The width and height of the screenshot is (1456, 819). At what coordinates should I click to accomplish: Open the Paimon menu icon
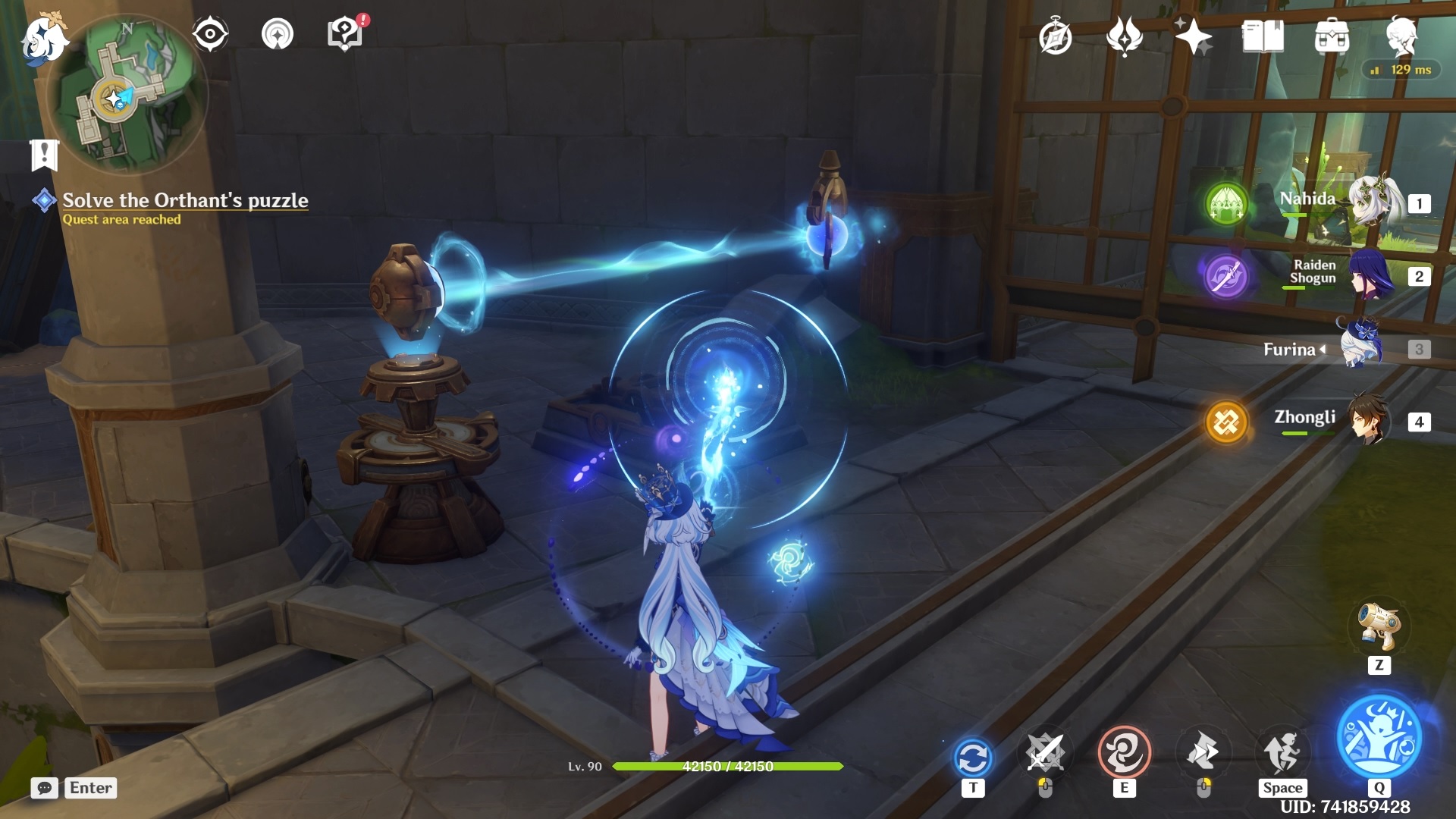pyautogui.click(x=43, y=38)
